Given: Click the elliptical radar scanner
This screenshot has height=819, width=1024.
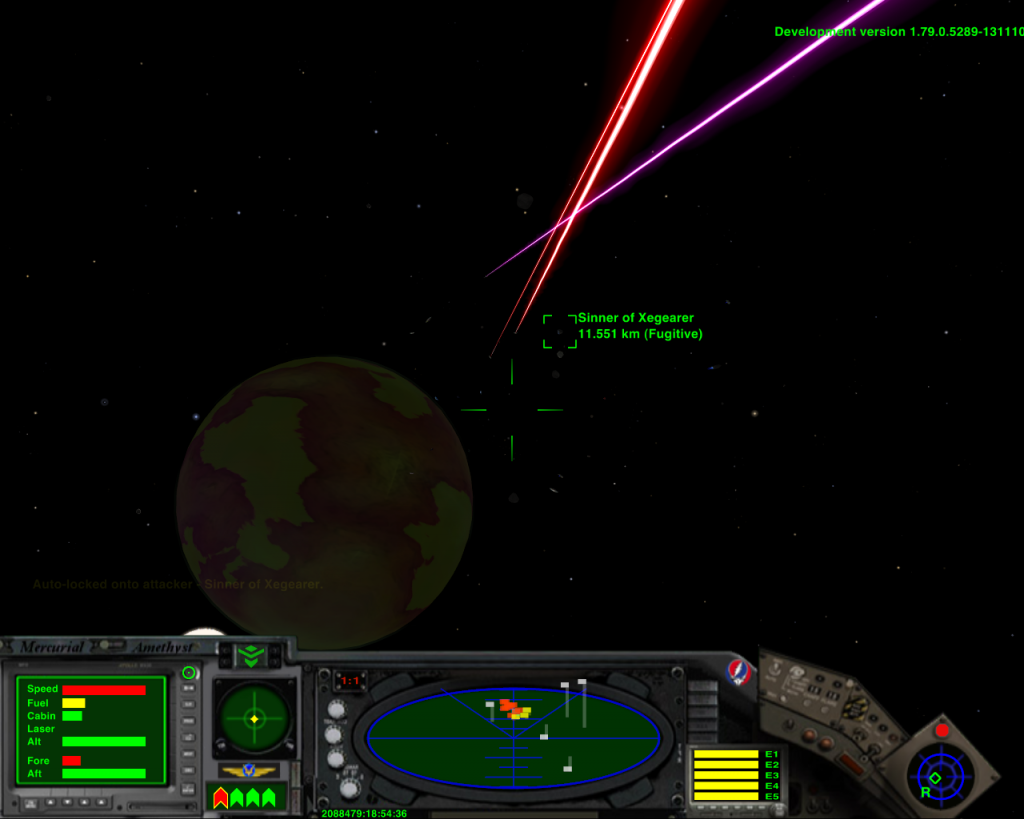Looking at the screenshot, I should point(513,739).
